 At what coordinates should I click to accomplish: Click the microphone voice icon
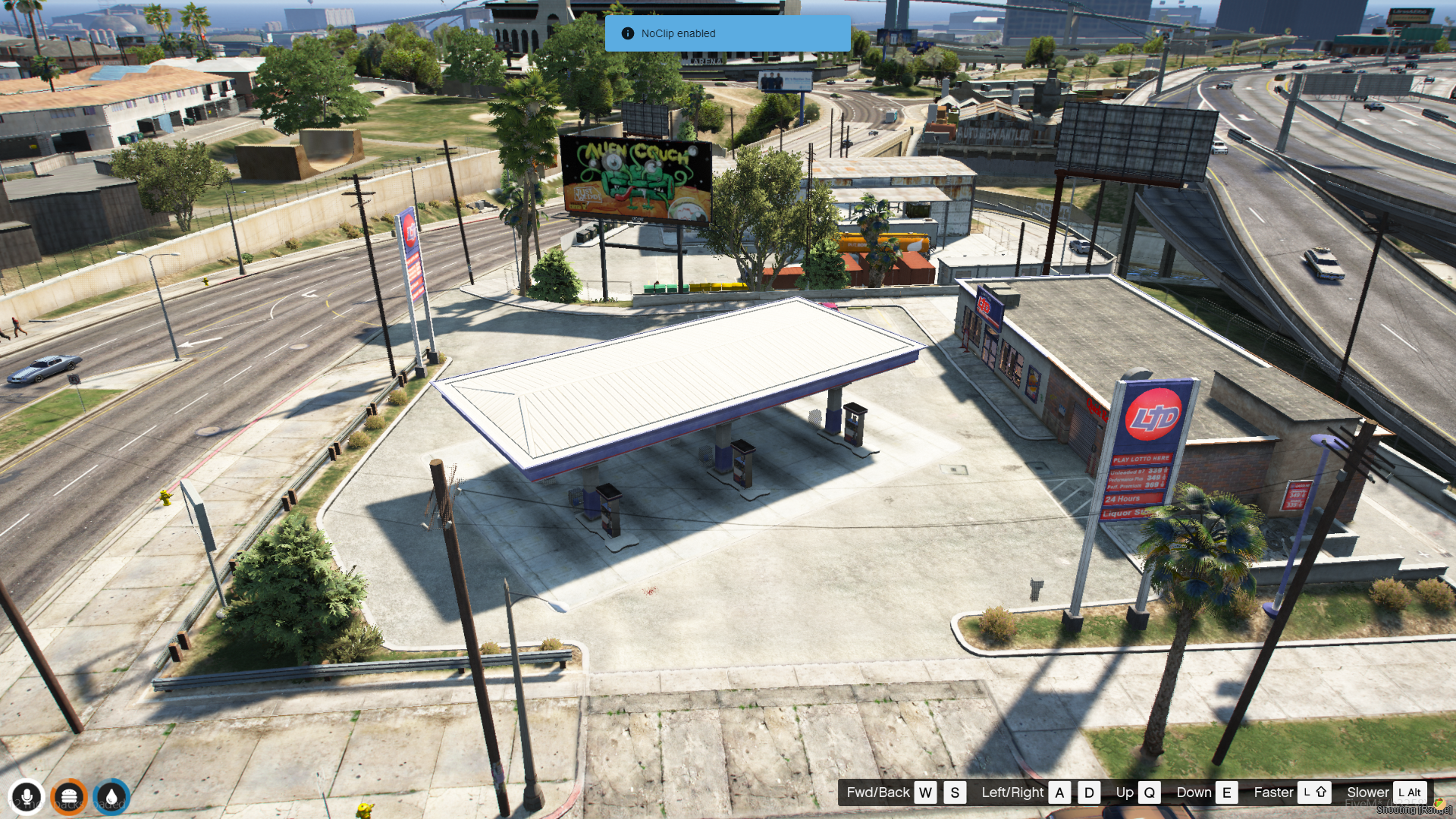(x=27, y=797)
